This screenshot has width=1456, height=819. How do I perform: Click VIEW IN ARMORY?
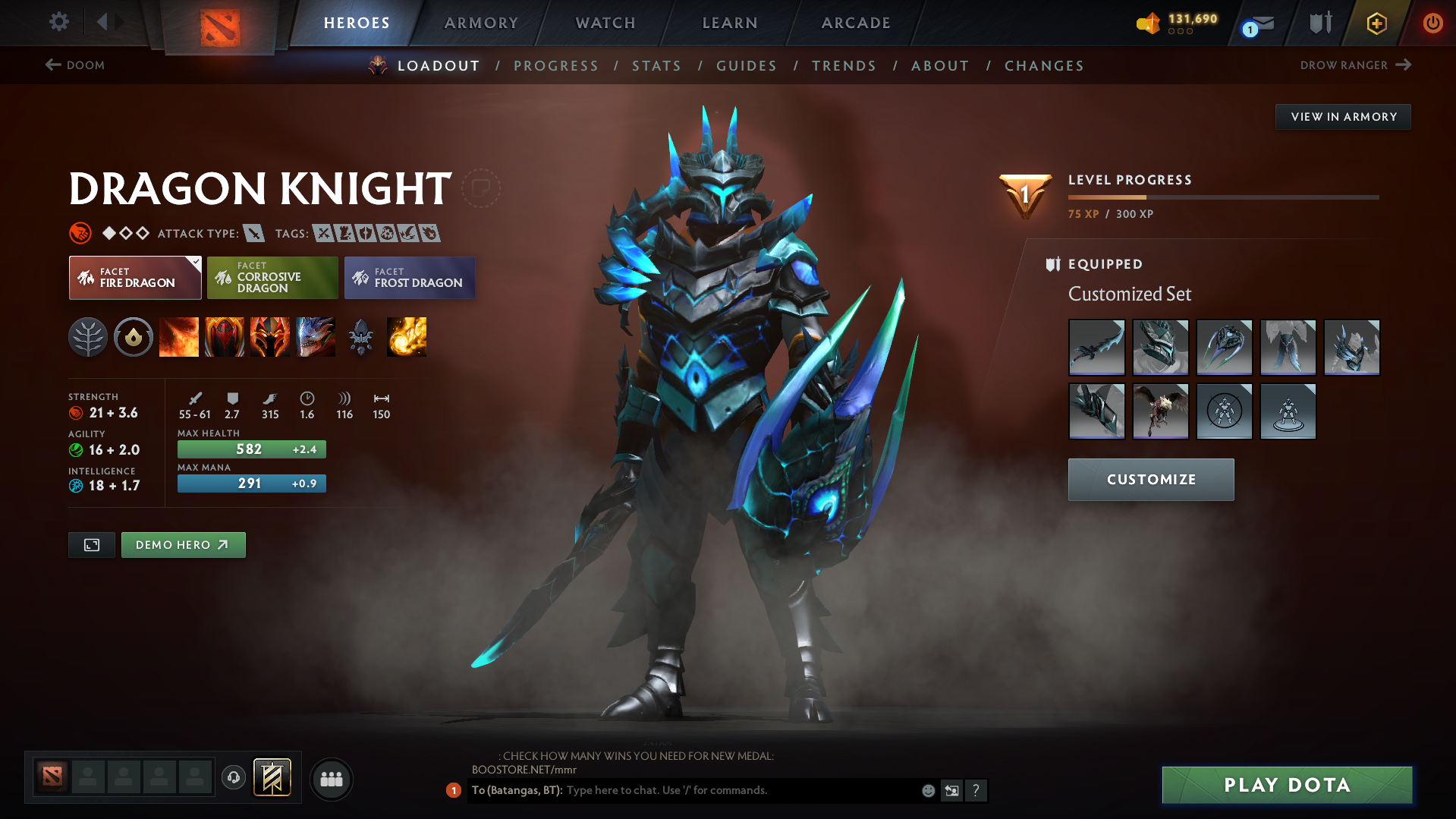coord(1342,116)
